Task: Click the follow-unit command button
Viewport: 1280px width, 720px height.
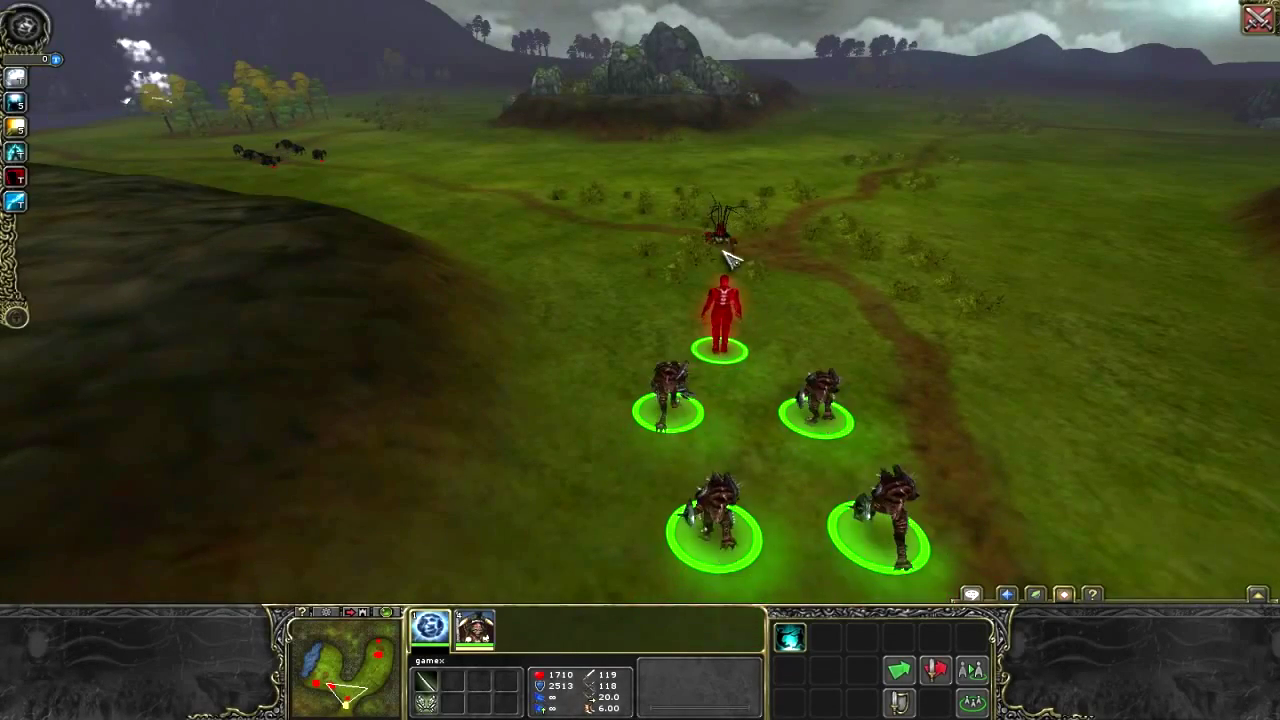Action: tap(971, 670)
